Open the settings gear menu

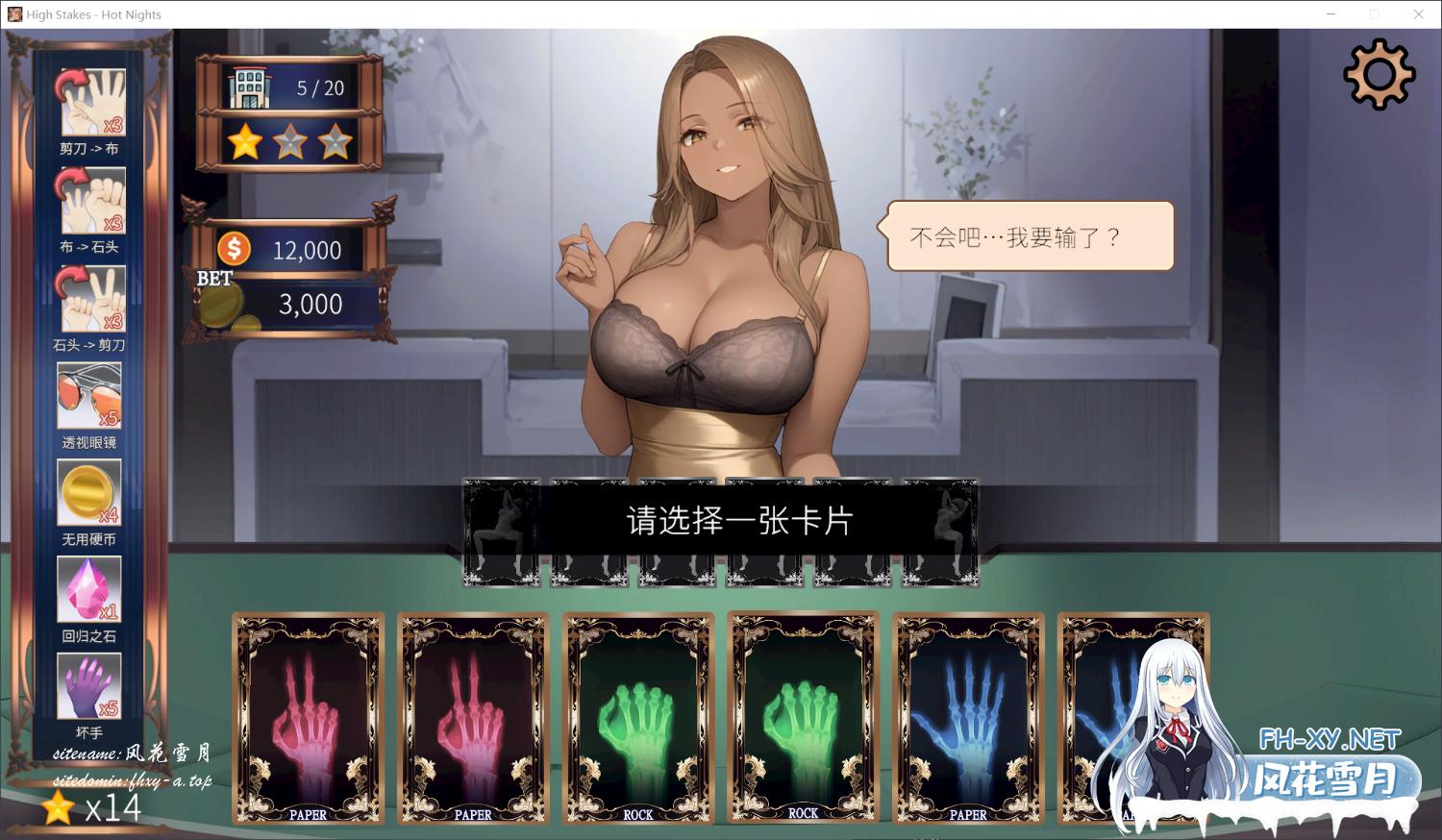(1379, 73)
